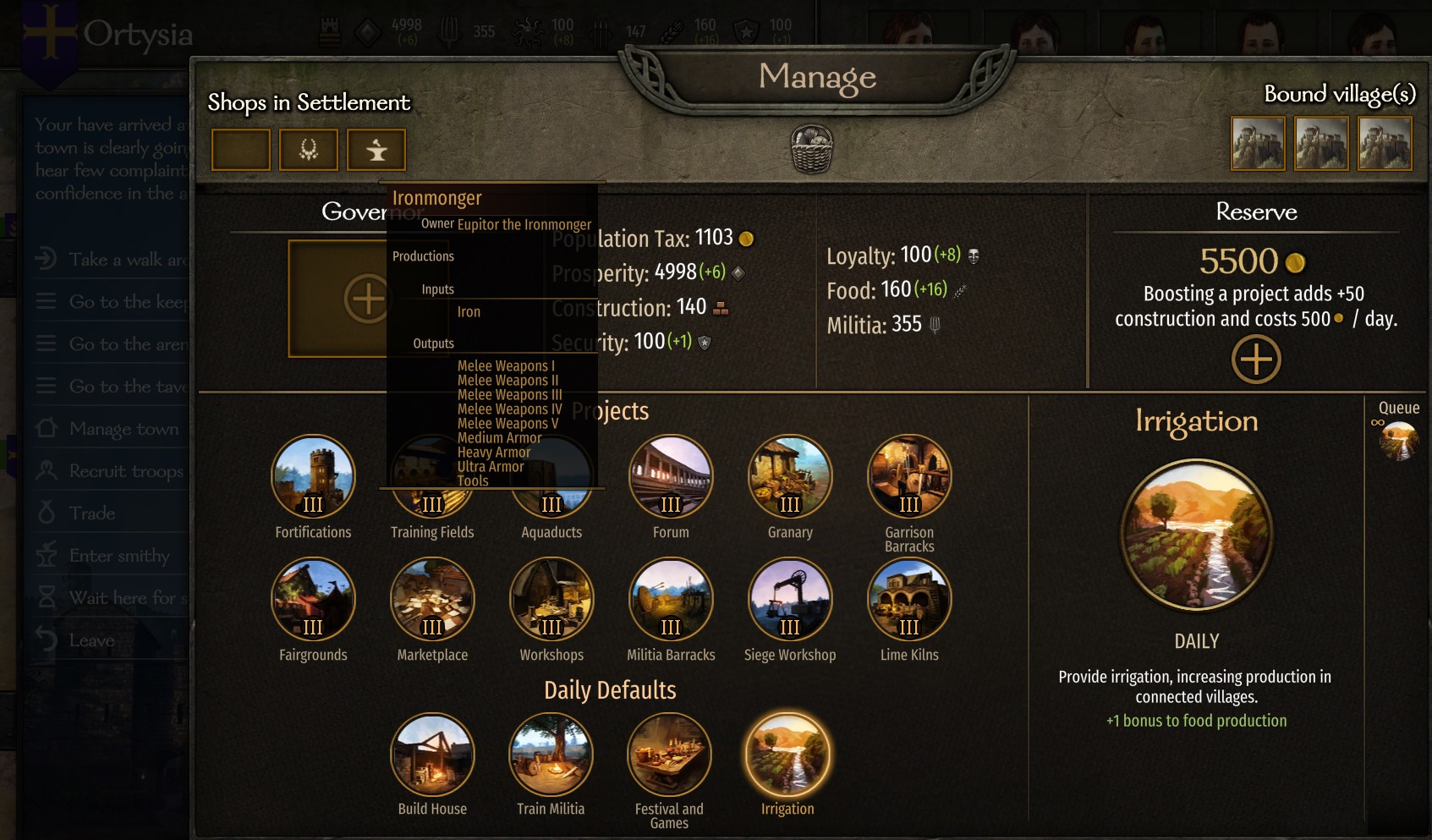Enable Festival and Games daily default
The image size is (1432, 840).
(669, 754)
